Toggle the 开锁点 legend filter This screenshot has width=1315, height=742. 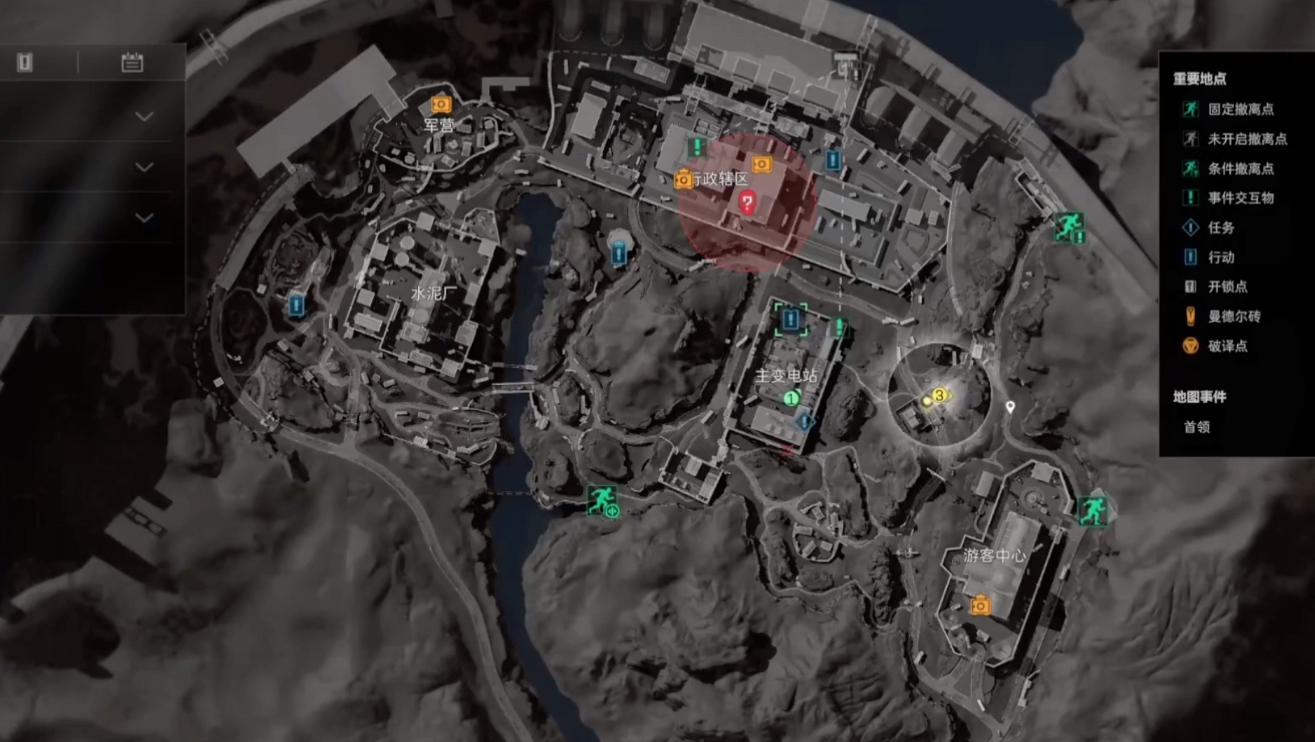[1227, 287]
